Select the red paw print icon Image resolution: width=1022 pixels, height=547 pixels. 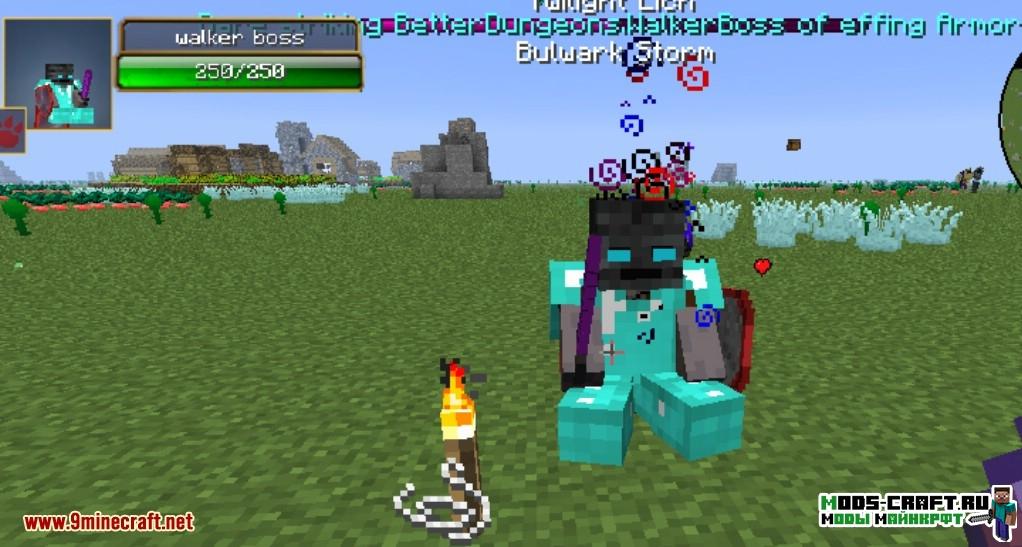[x=12, y=131]
